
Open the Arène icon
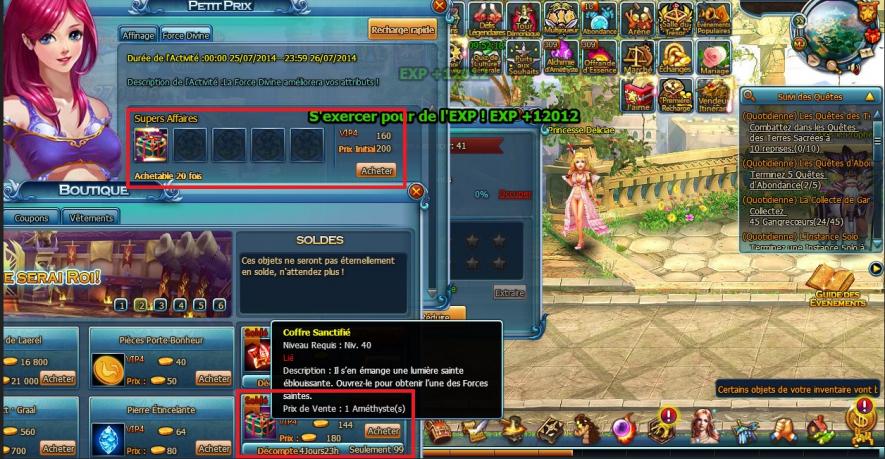click(635, 18)
